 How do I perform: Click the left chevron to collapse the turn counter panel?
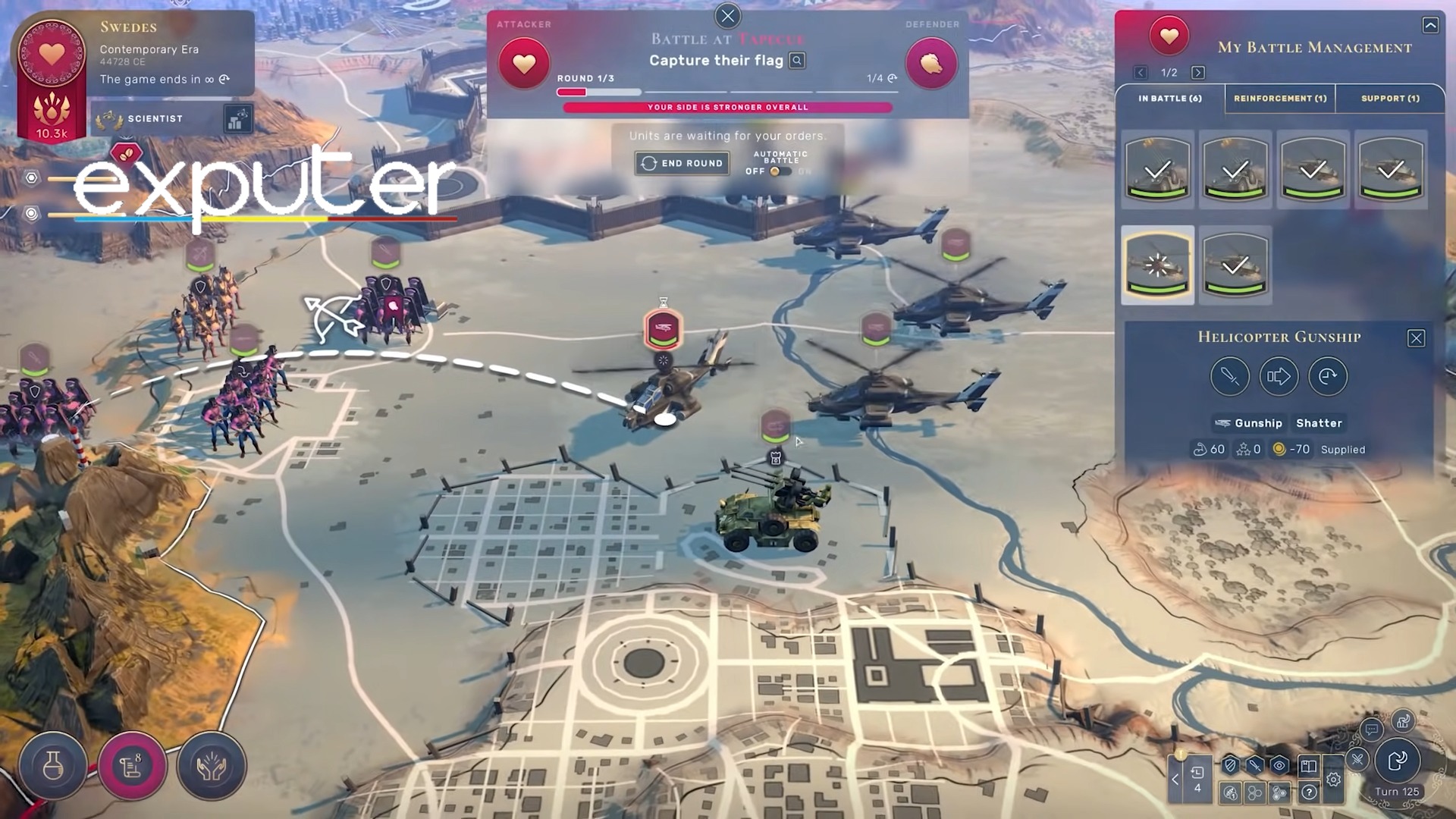(x=1175, y=780)
